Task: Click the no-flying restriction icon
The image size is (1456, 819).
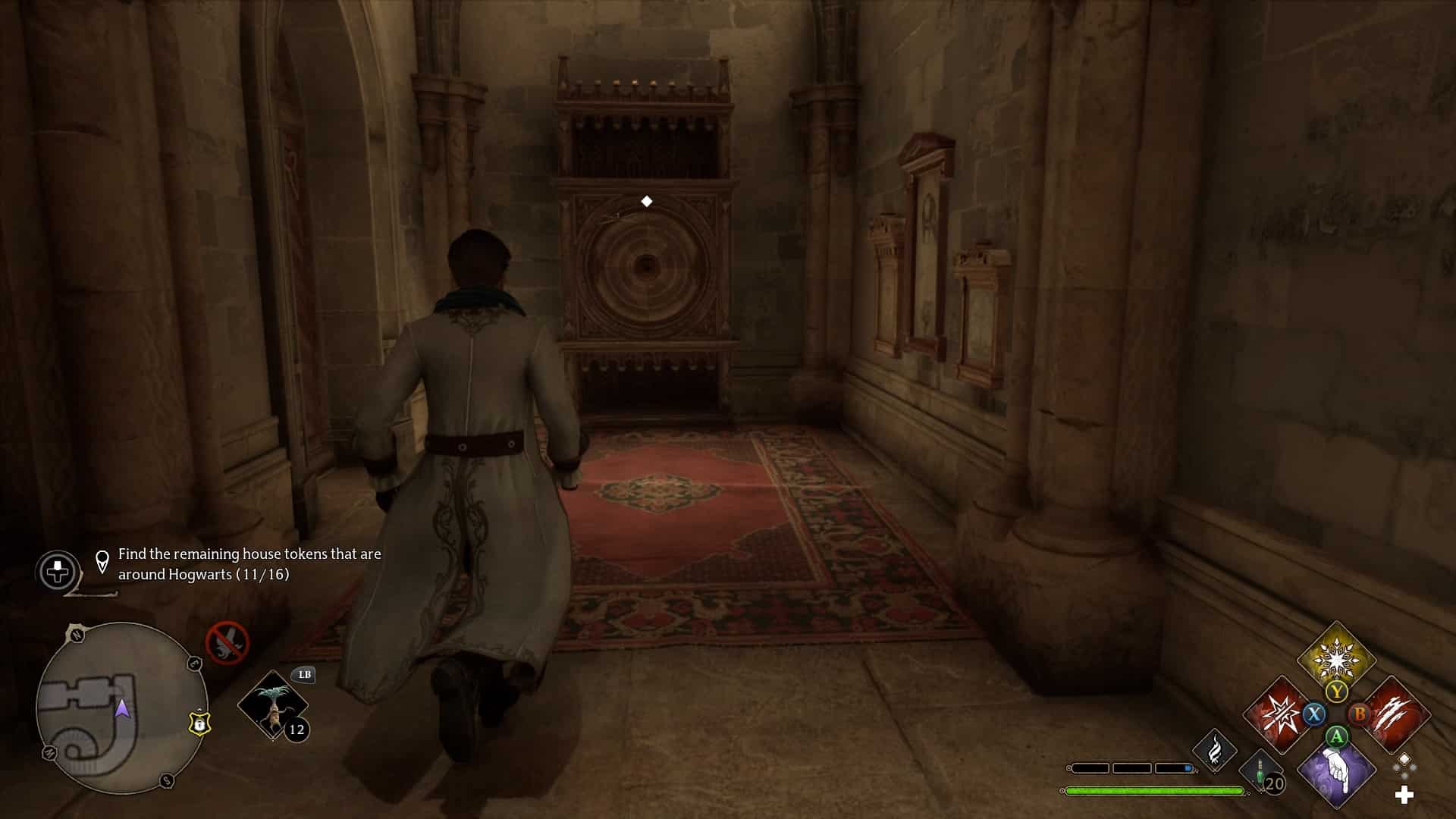Action: click(227, 642)
